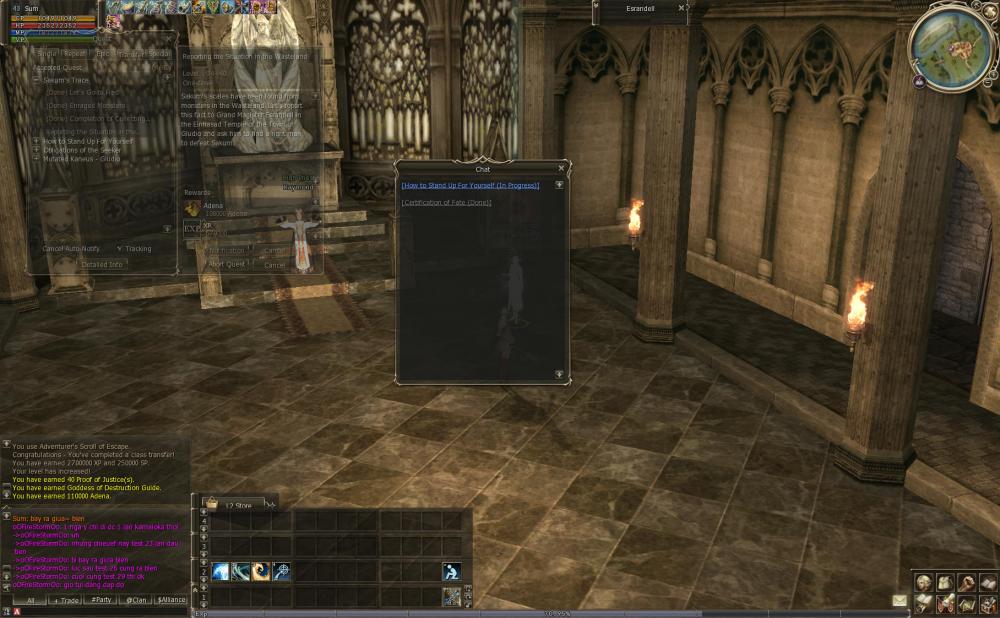
Task: Toggle the quest Tracking checkbox
Action: point(119,248)
